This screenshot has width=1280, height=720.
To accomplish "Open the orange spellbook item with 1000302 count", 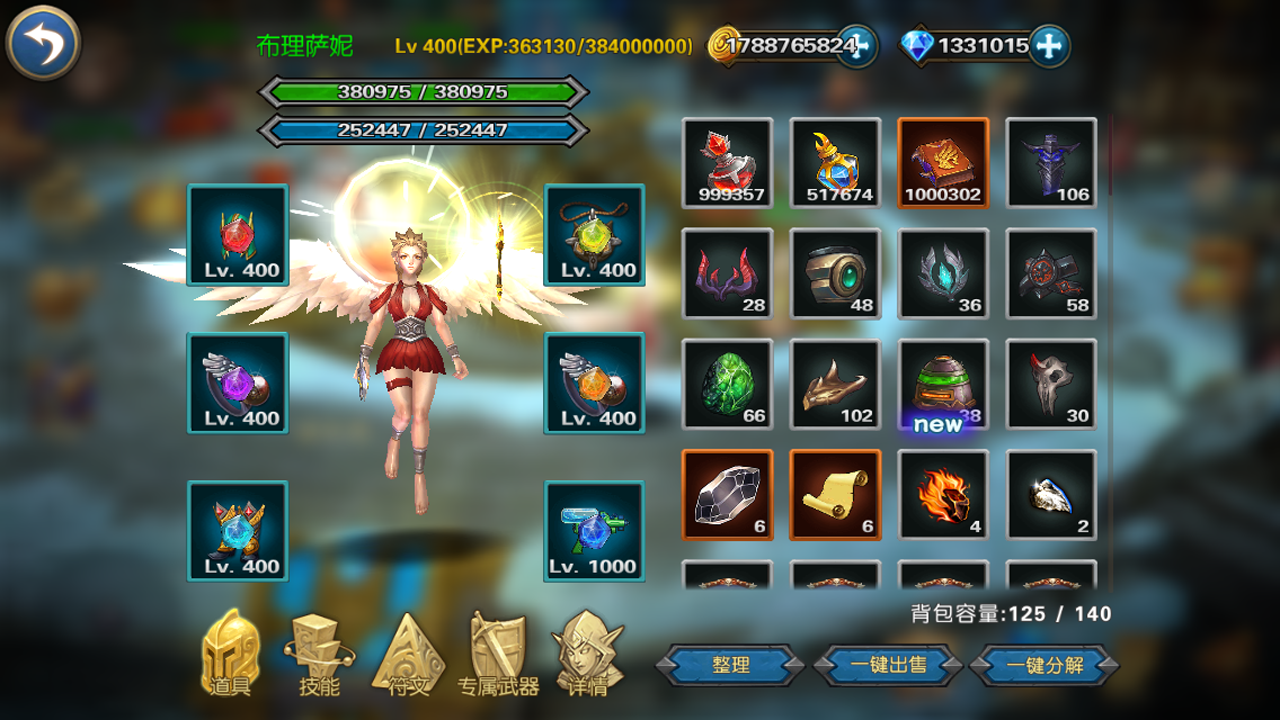I will pyautogui.click(x=945, y=160).
